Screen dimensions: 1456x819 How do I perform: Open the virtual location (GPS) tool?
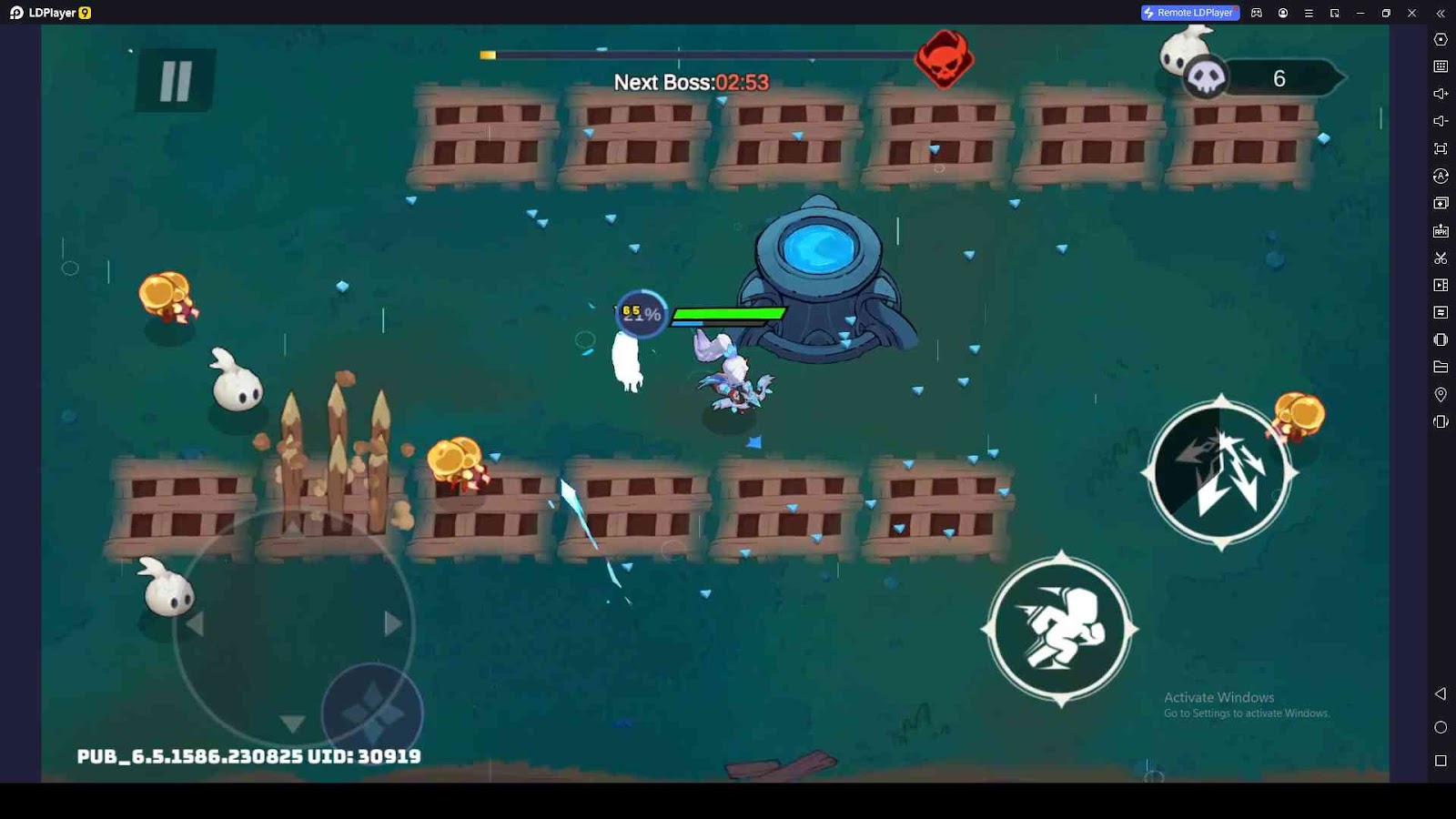1441,395
